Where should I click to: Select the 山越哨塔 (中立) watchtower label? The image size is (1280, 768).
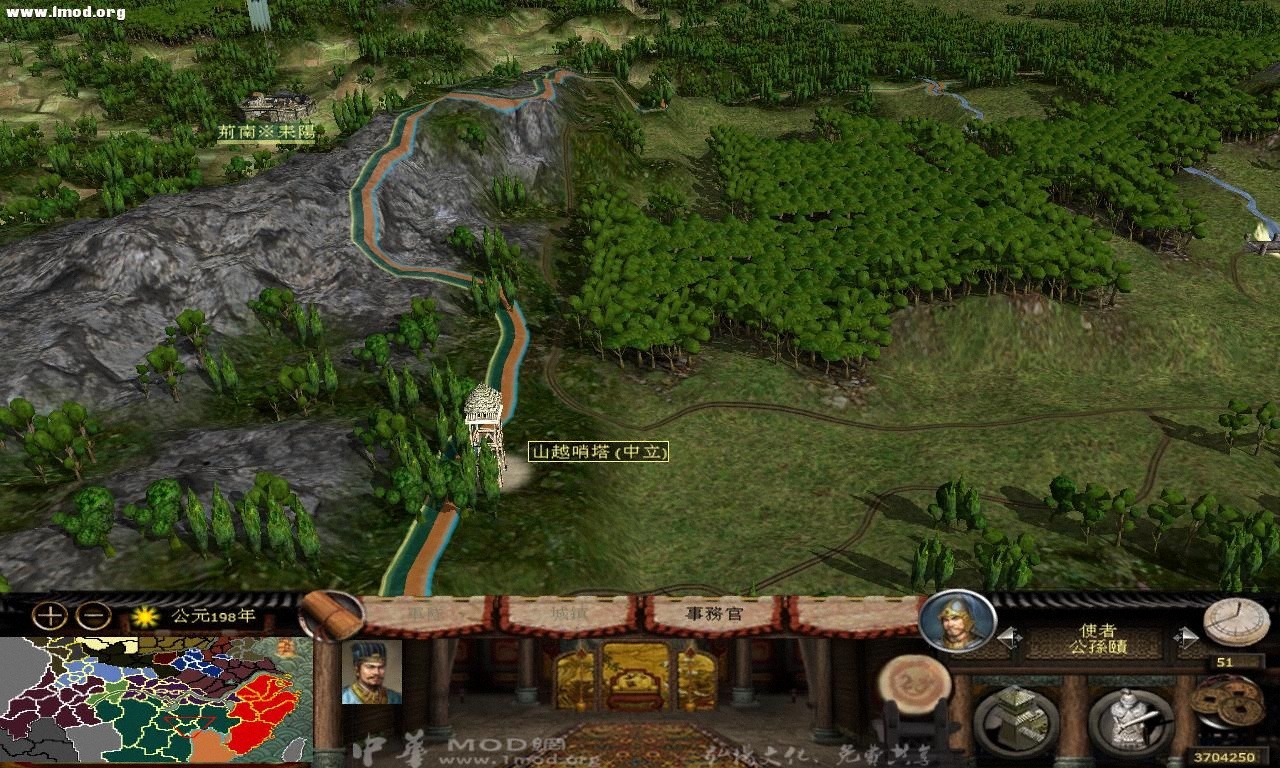click(x=598, y=452)
